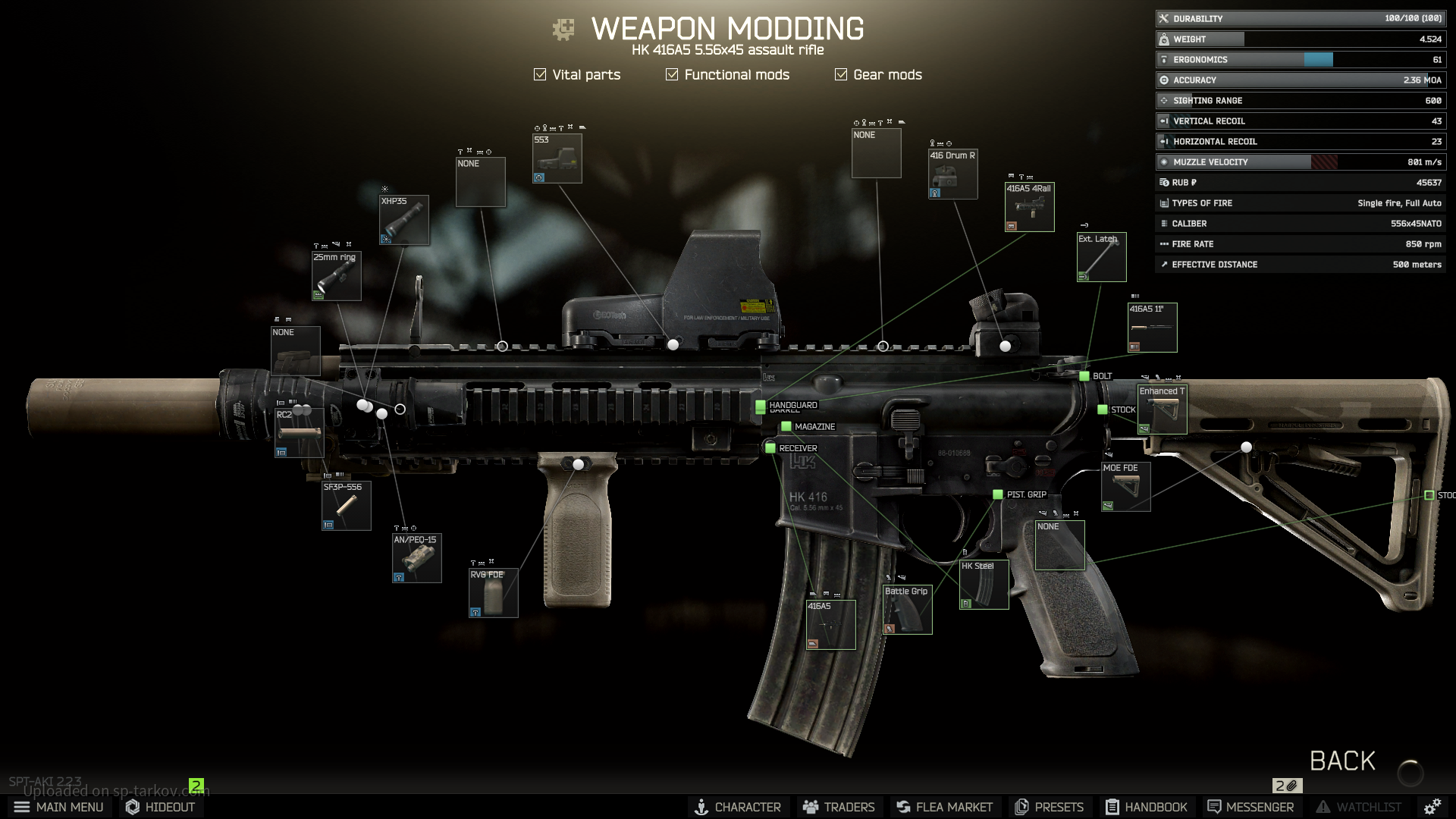The width and height of the screenshot is (1456, 819).
Task: Open weapon Presets
Action: (x=1050, y=807)
